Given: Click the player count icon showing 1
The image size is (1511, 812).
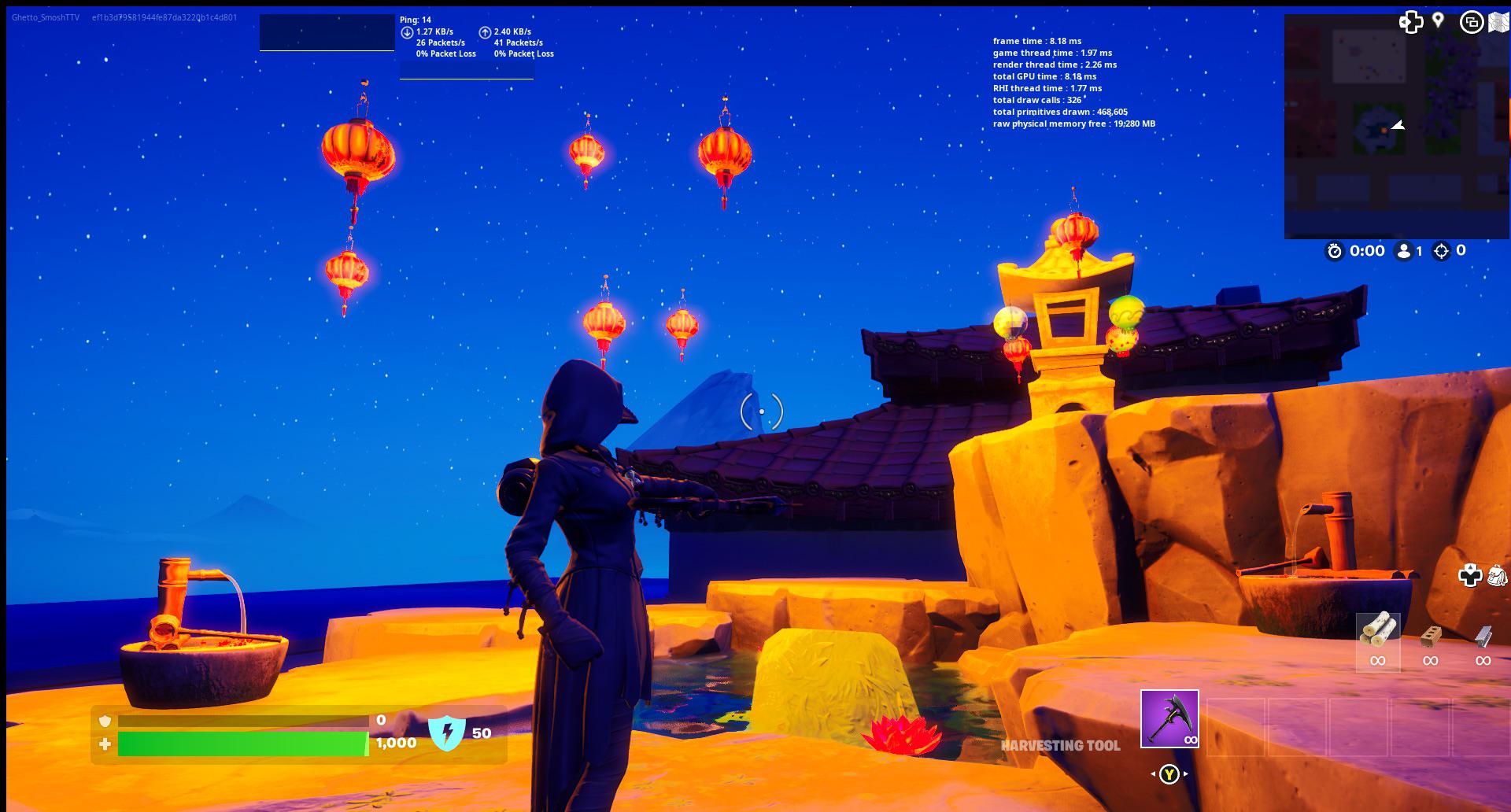Looking at the screenshot, I should (1406, 252).
